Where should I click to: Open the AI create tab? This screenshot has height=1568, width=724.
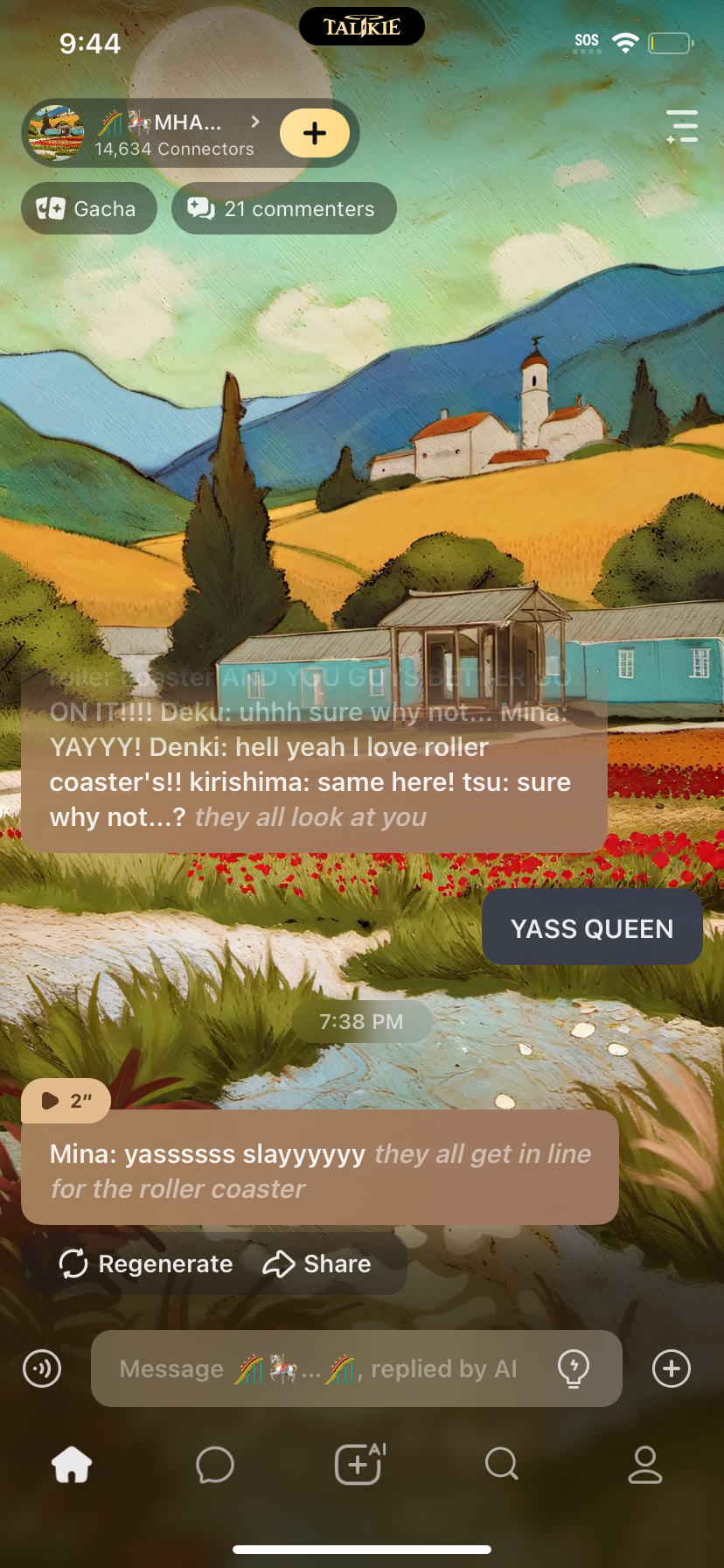359,1464
